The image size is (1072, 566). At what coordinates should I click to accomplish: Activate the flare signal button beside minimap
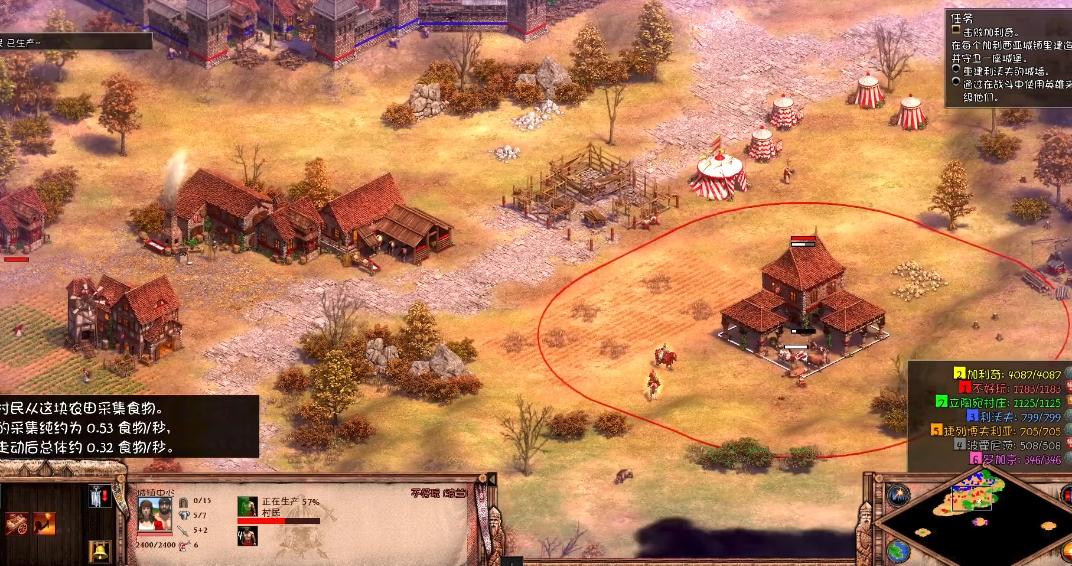point(897,494)
